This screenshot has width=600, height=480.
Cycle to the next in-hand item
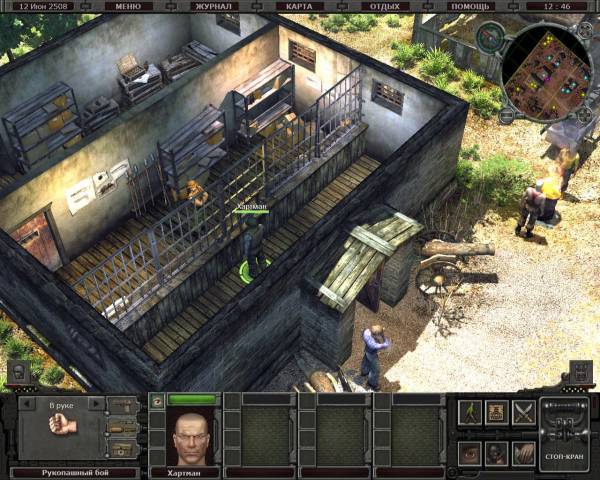96,404
